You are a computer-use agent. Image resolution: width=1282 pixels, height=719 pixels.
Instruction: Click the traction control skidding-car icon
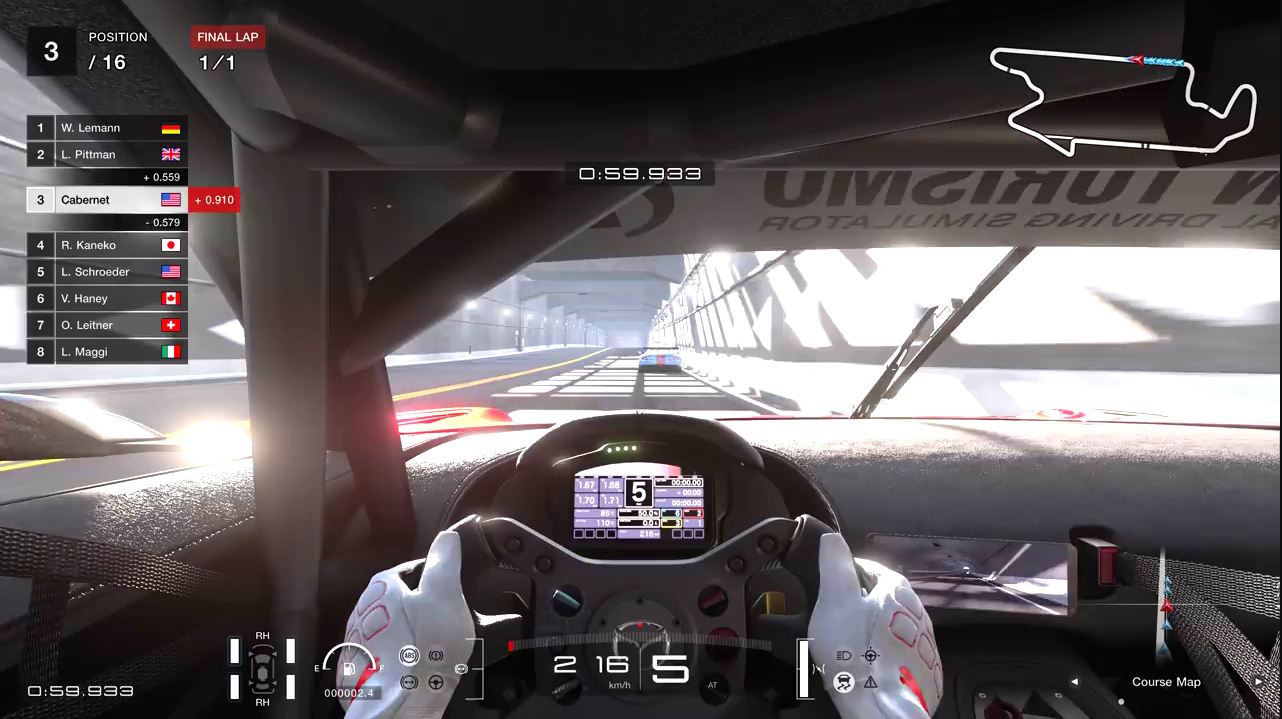click(843, 682)
